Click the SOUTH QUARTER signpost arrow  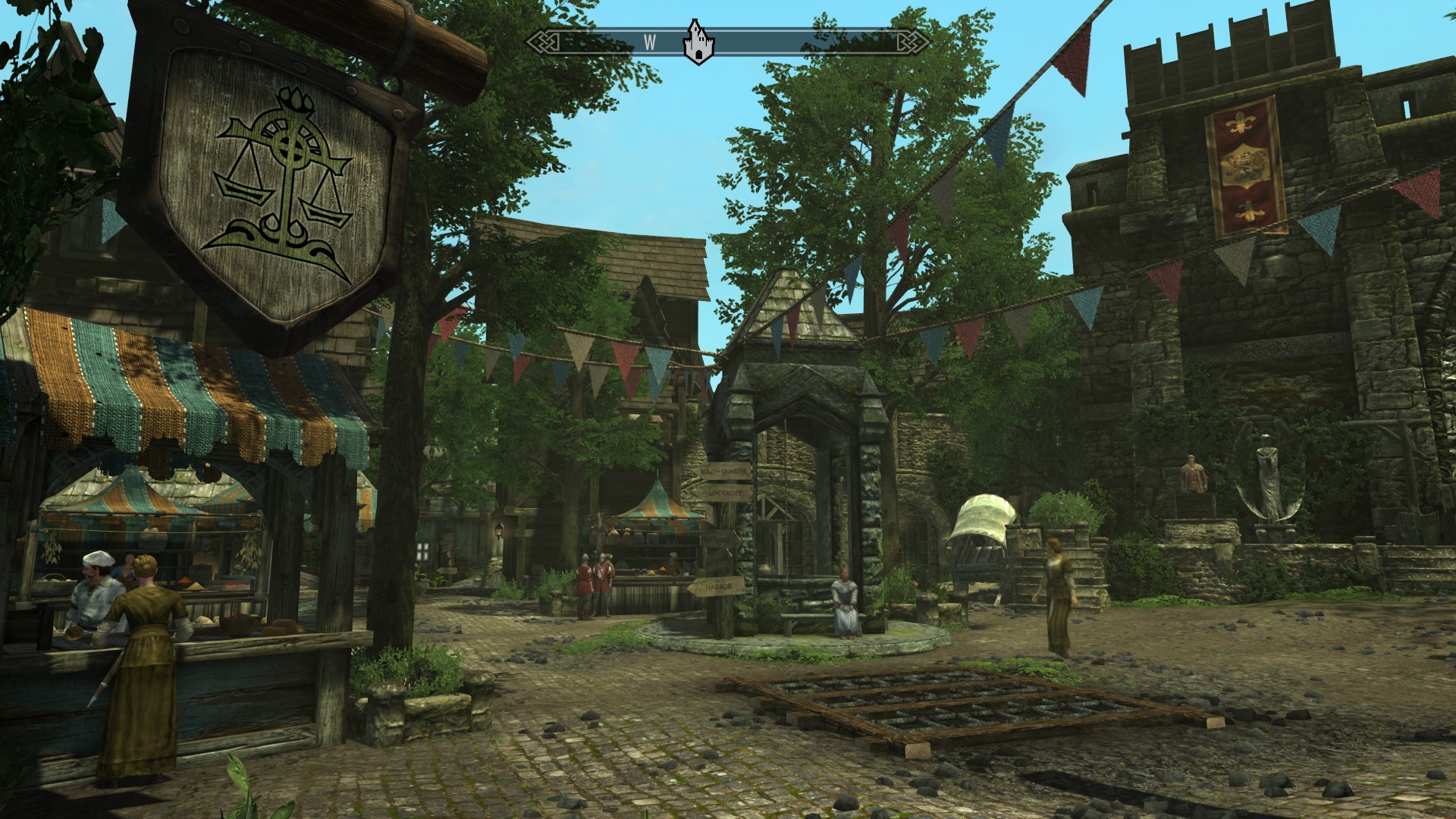click(x=724, y=470)
